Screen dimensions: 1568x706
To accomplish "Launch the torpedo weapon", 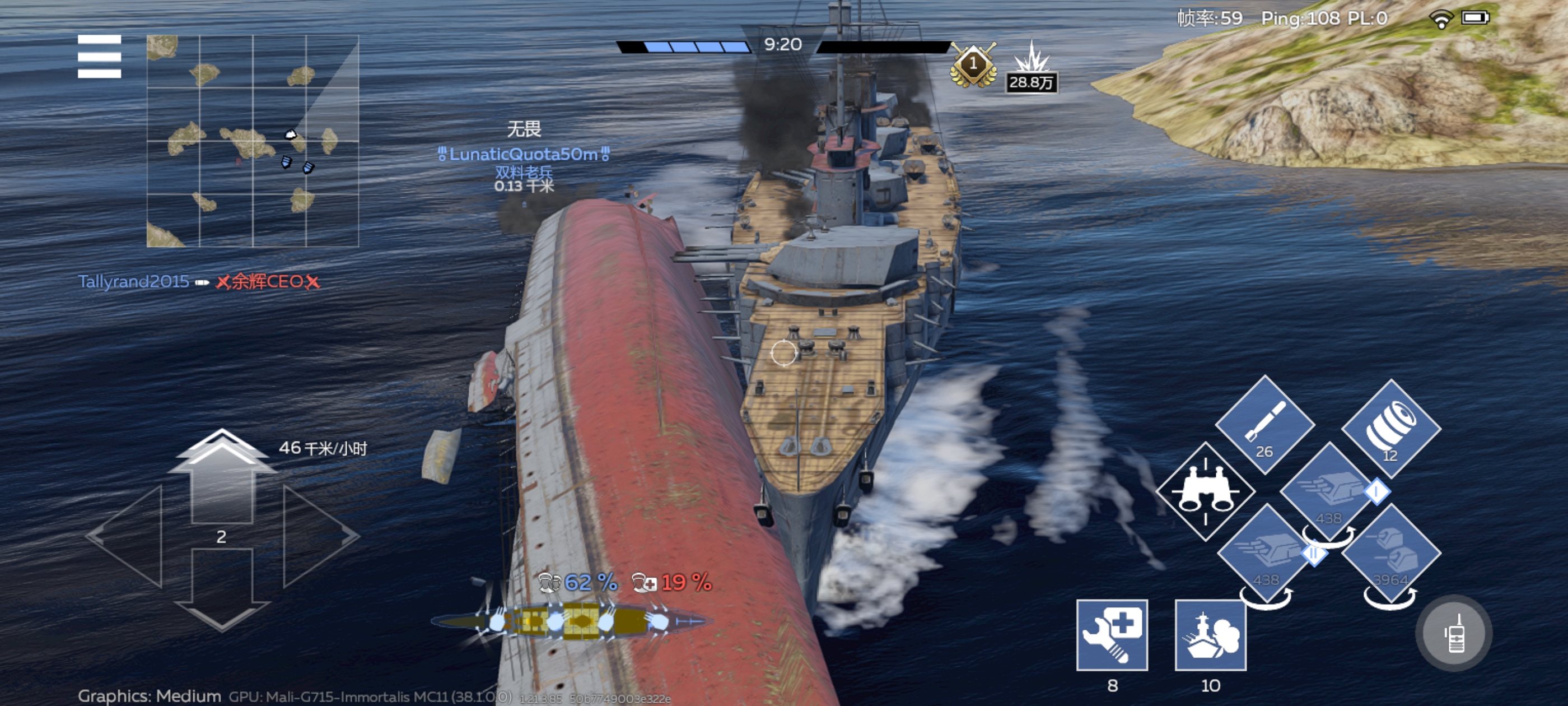I will click(1265, 424).
